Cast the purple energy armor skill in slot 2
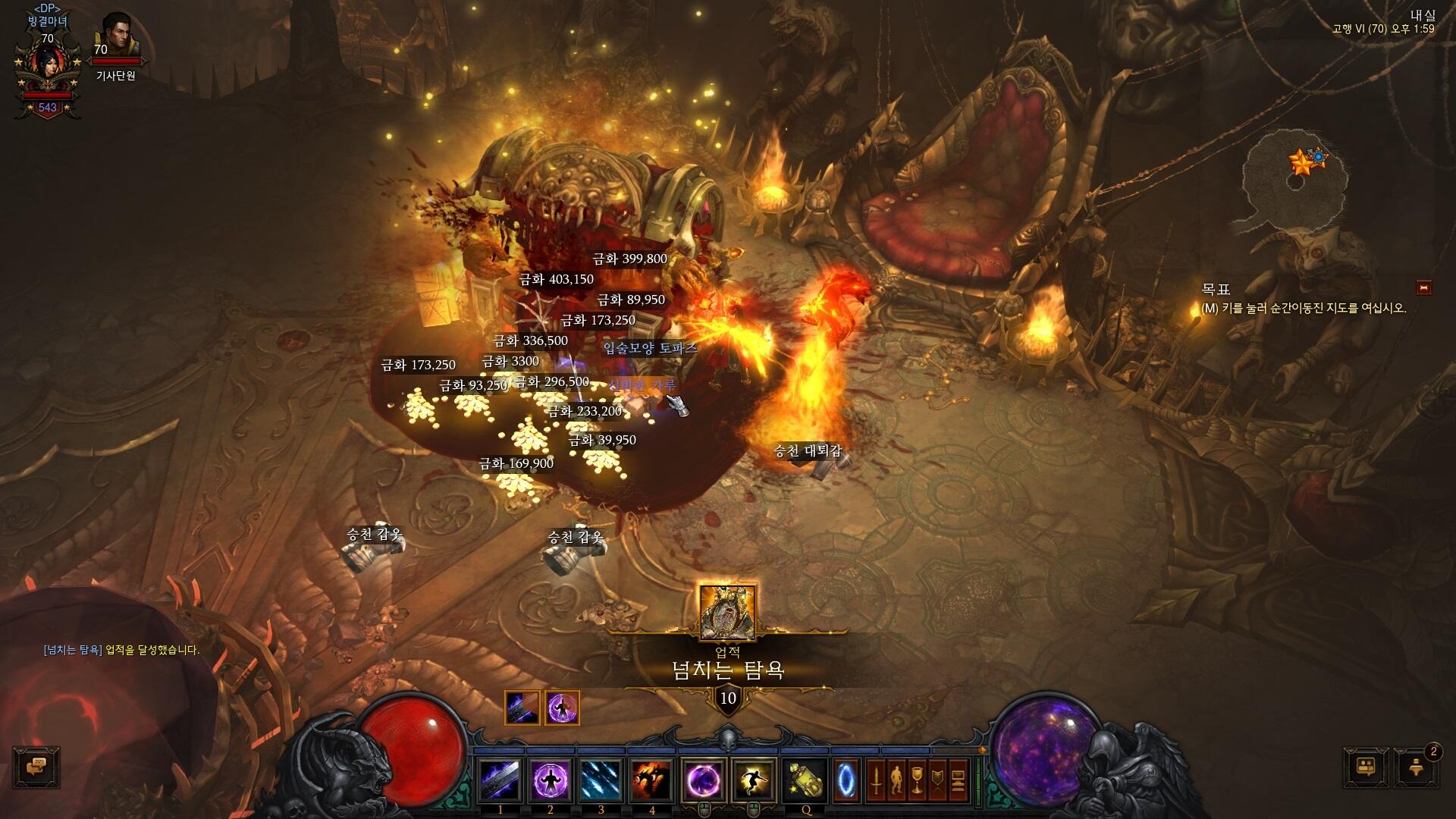This screenshot has width=1456, height=819. pyautogui.click(x=551, y=780)
